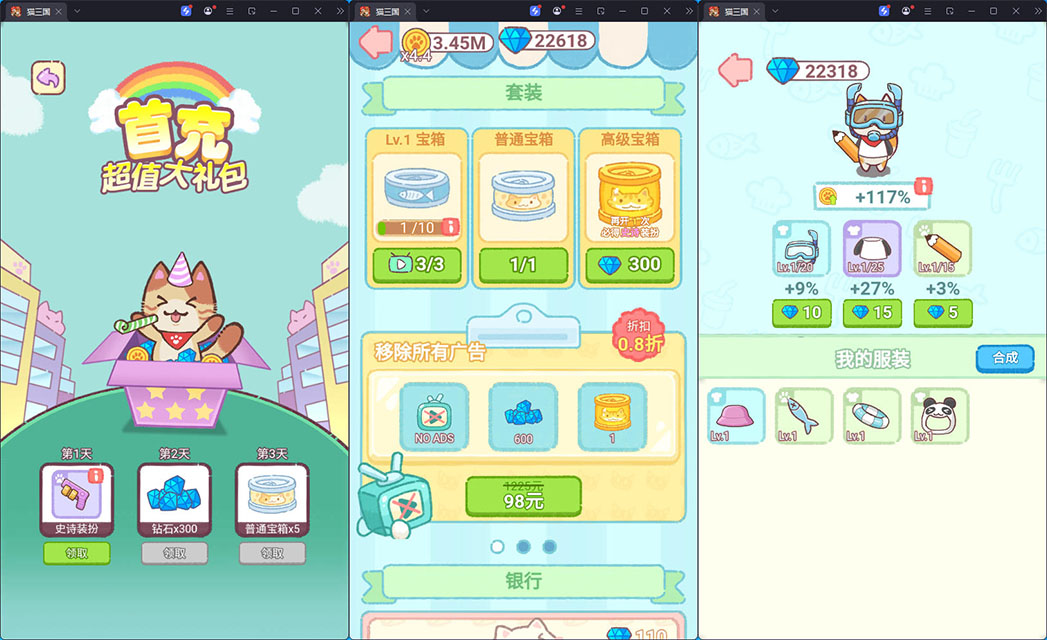Tap the back arrow beside the 3.45M coins
This screenshot has width=1047, height=640.
[375, 42]
